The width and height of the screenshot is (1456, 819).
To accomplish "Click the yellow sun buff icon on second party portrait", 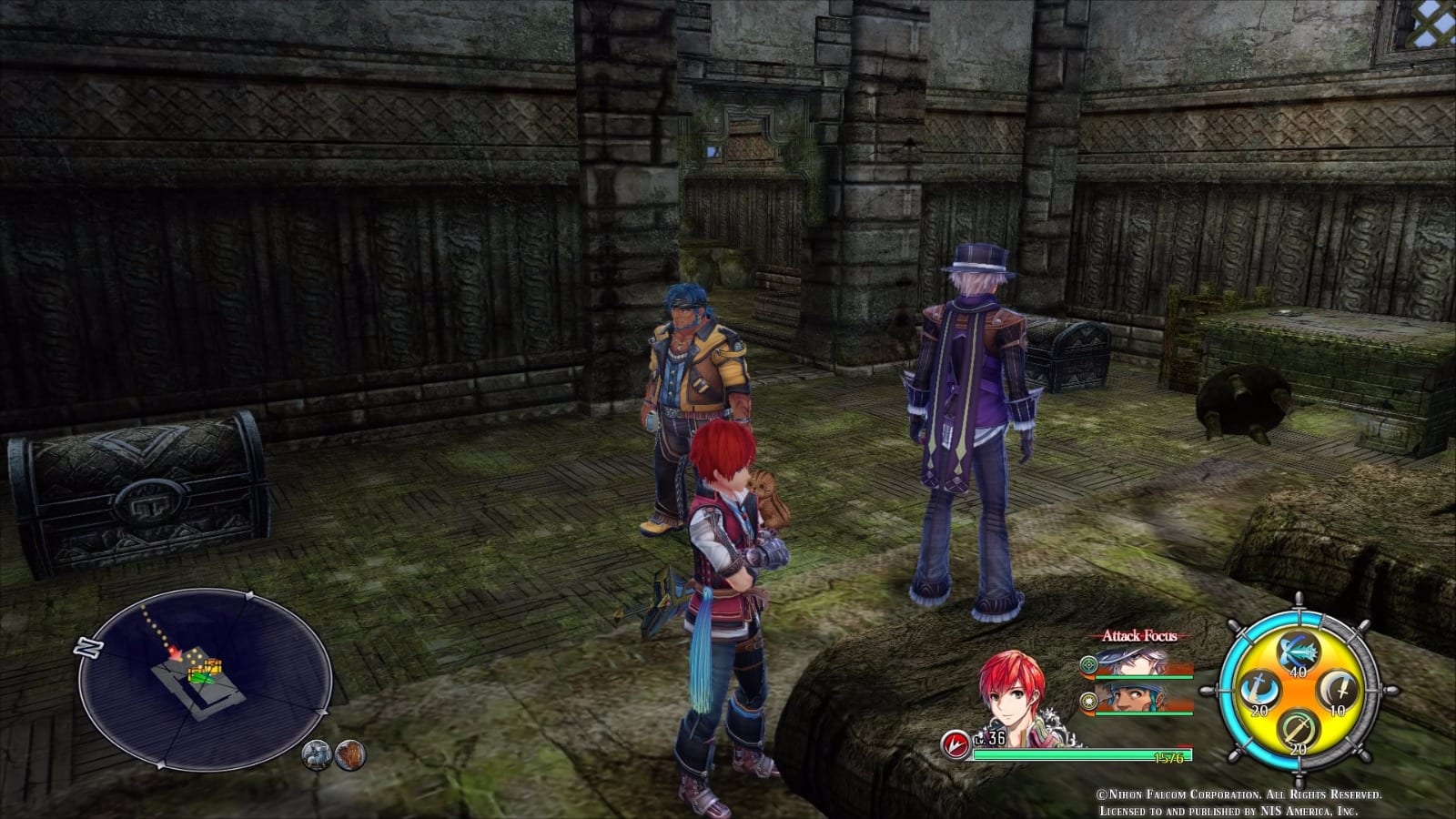I will coord(1090,702).
